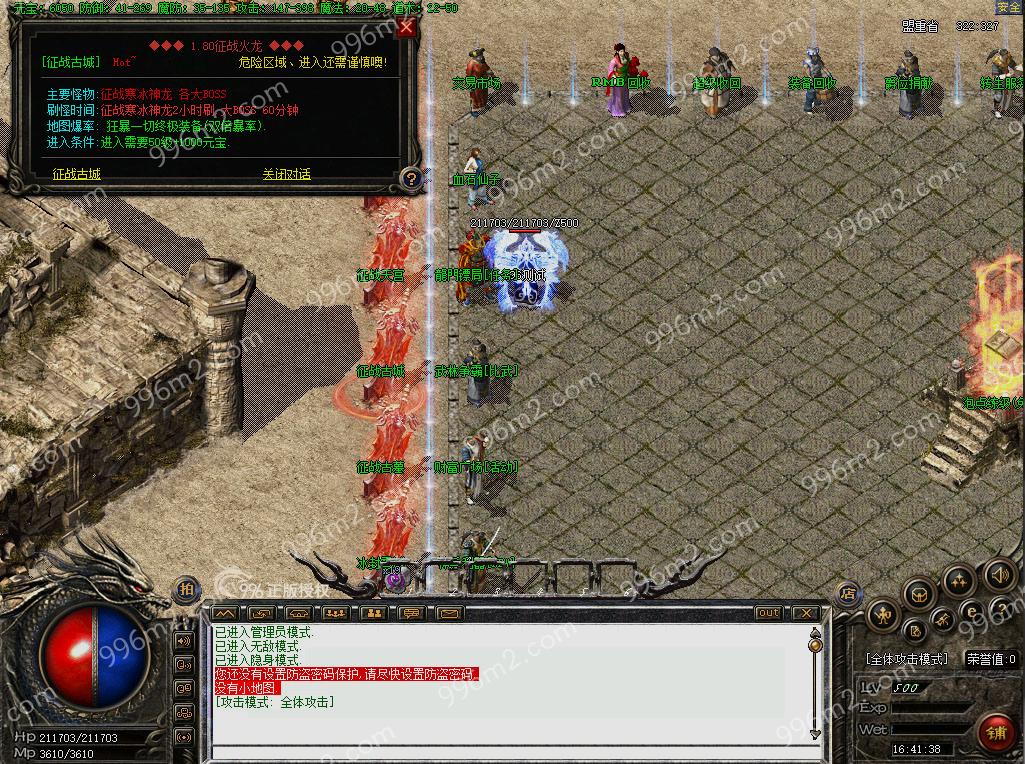Switch the 全体攻击模式 attack mode label

(905, 660)
